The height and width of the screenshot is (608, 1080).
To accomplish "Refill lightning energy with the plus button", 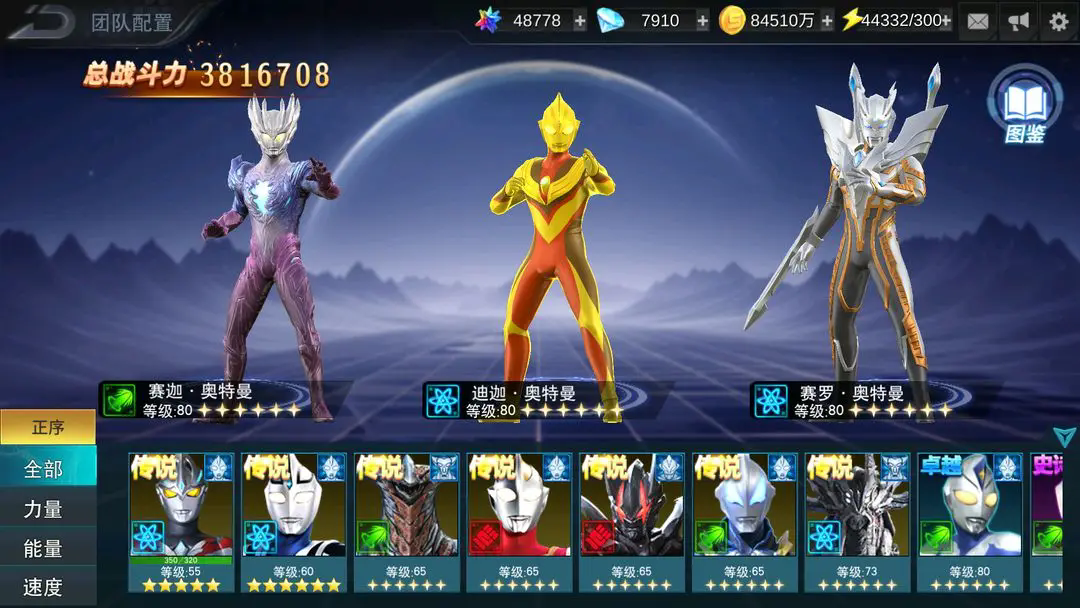I will (x=945, y=21).
